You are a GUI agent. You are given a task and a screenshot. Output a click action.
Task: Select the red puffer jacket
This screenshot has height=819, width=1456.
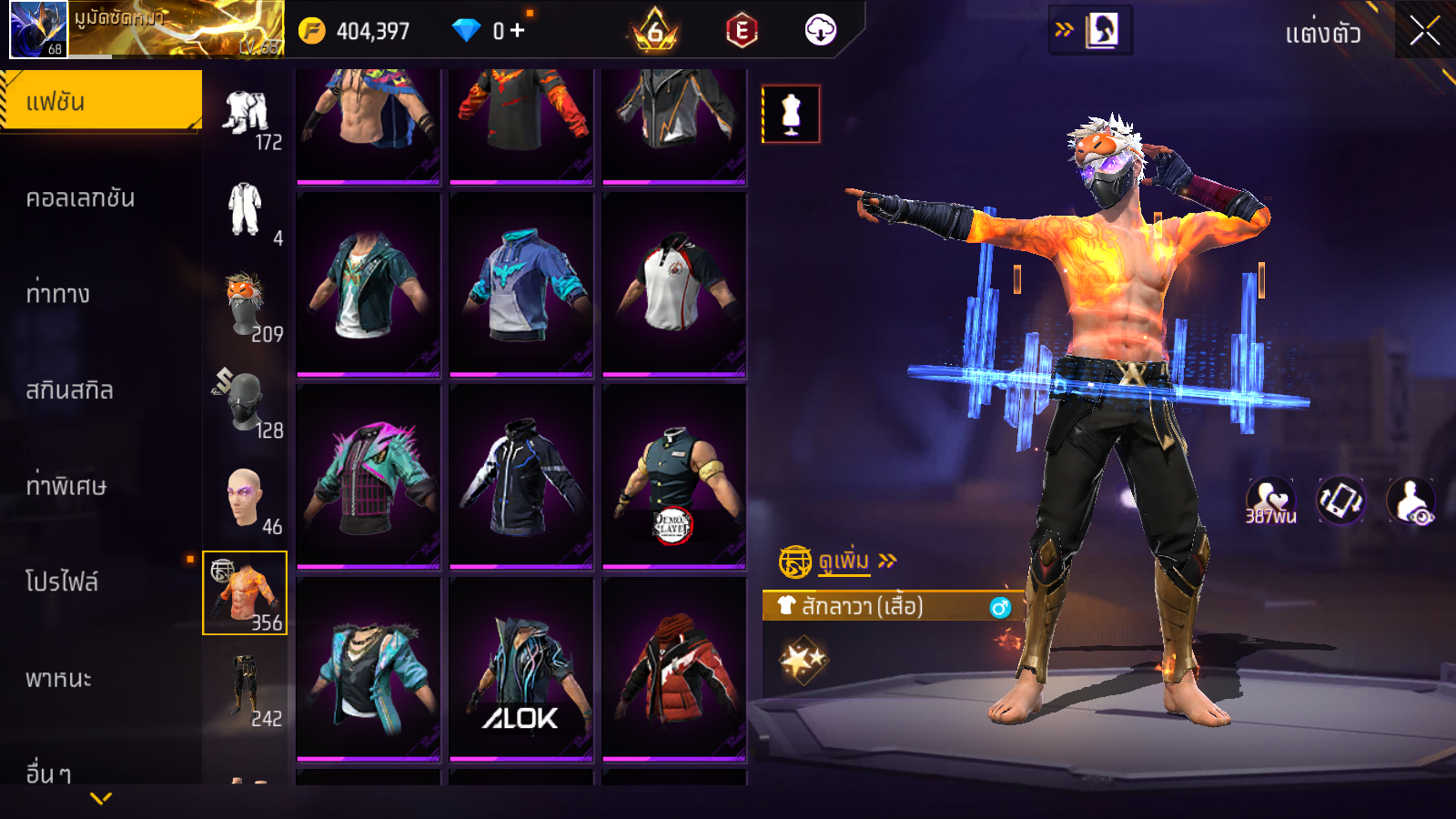[x=673, y=669]
